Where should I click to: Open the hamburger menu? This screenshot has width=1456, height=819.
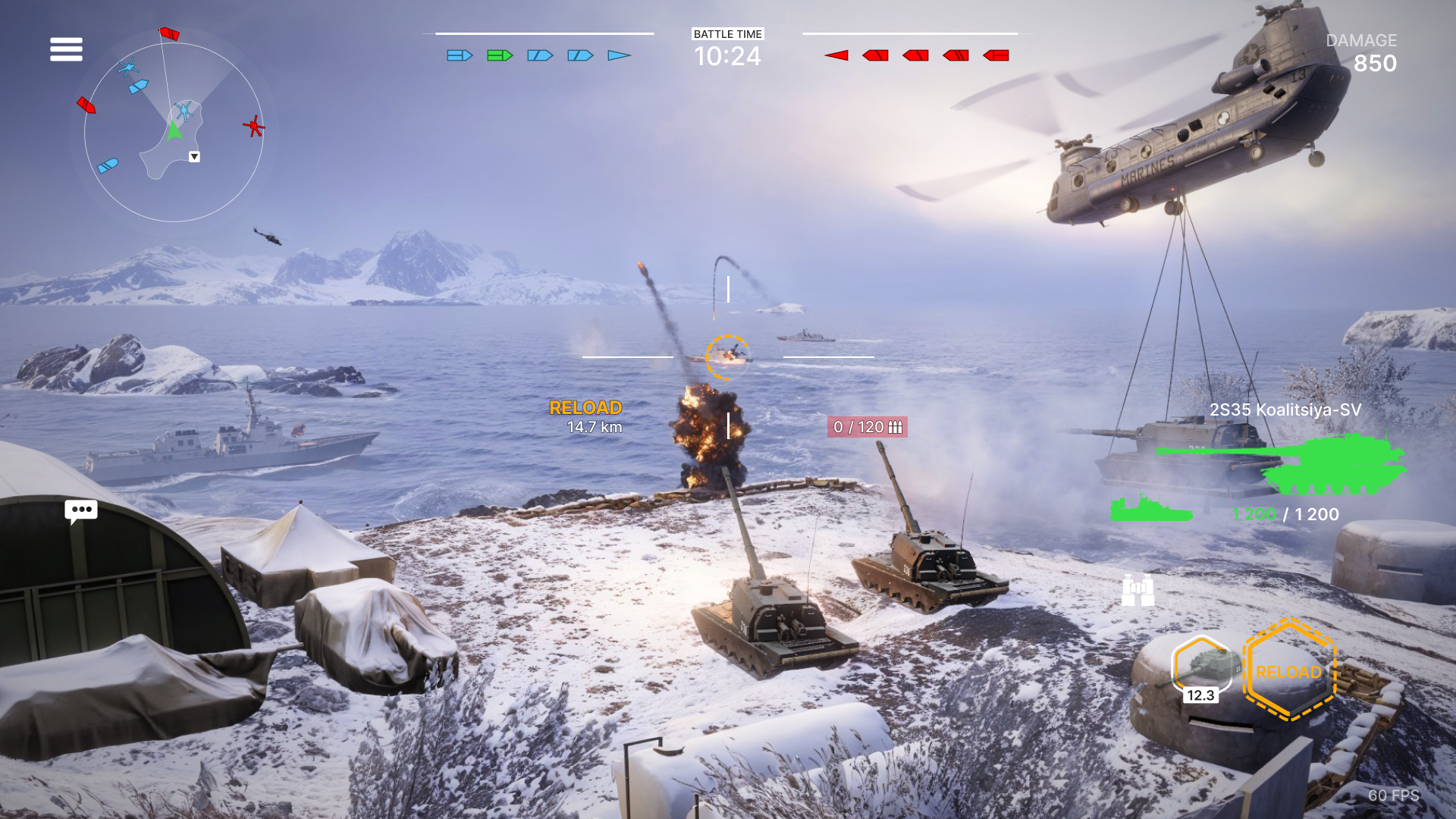(x=66, y=49)
